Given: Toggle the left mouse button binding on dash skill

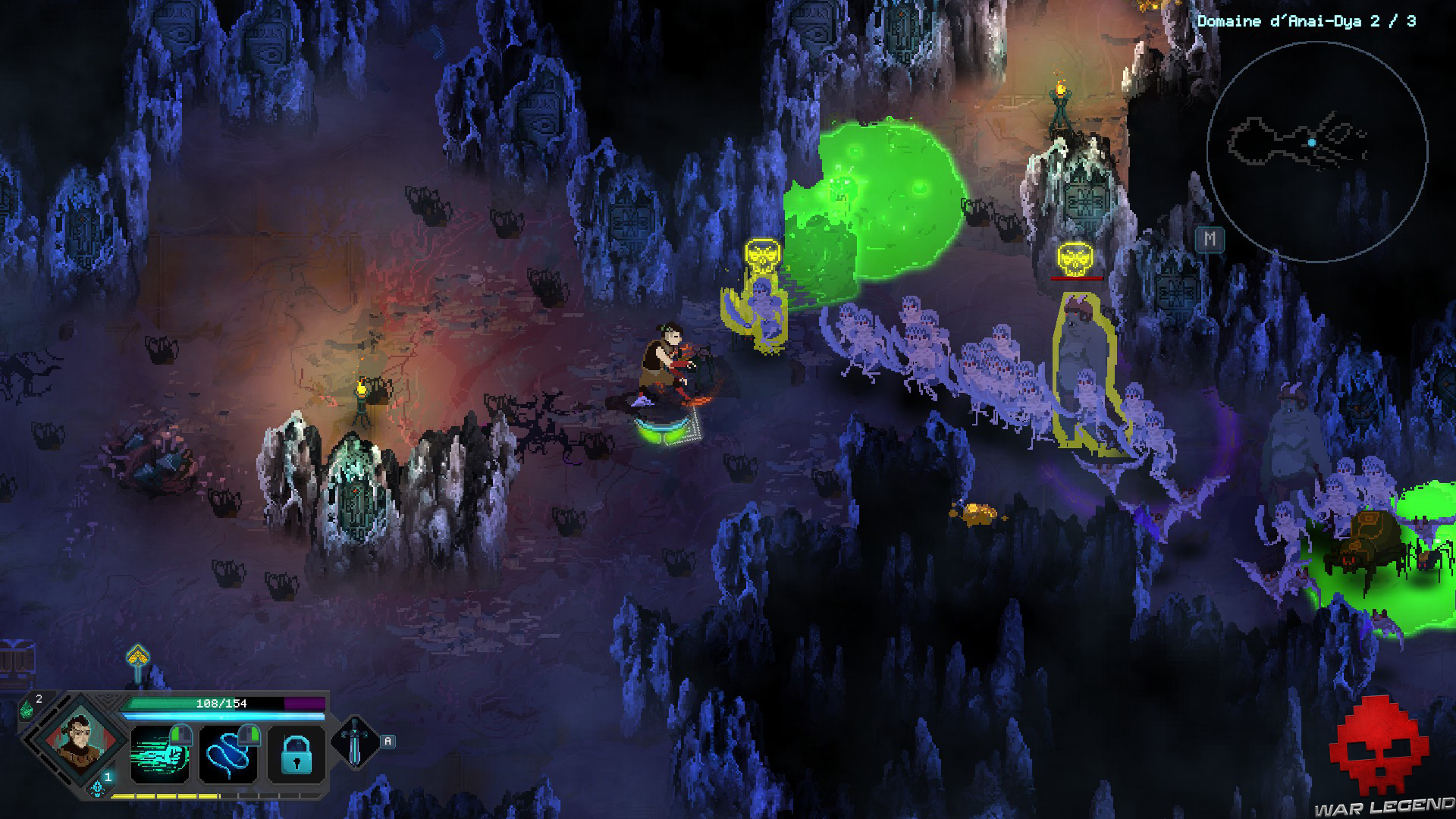Looking at the screenshot, I should coord(182,736).
